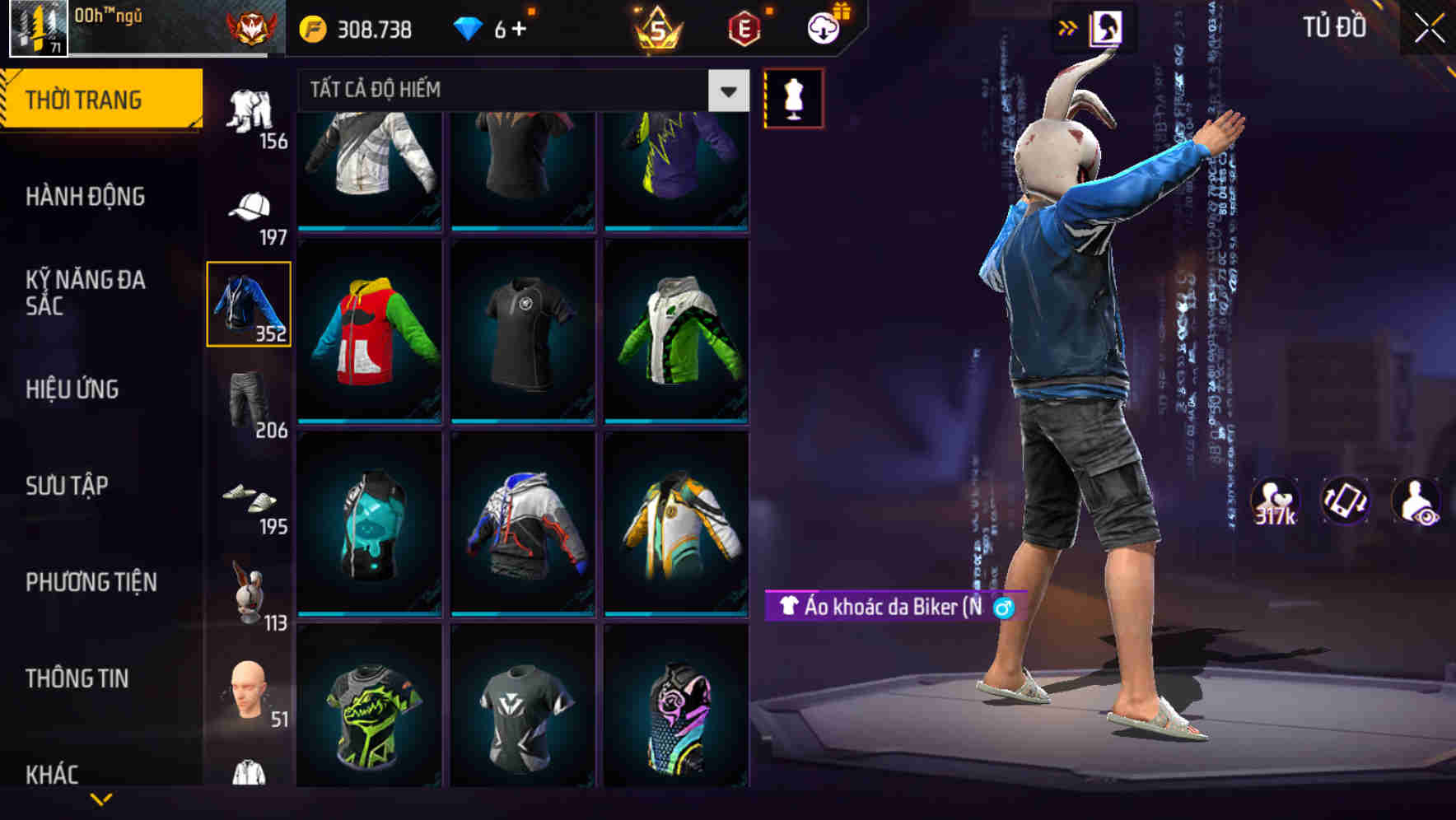
Task: Expand the KHÁC section chevron
Action: 100,799
